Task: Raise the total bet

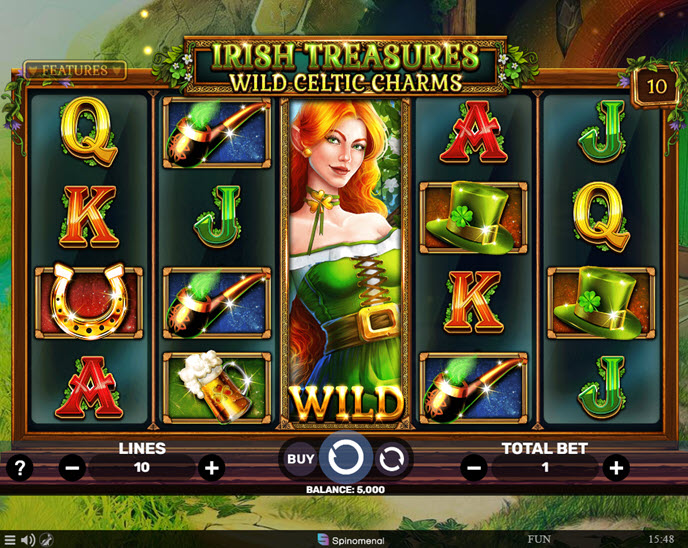Action: pos(616,467)
